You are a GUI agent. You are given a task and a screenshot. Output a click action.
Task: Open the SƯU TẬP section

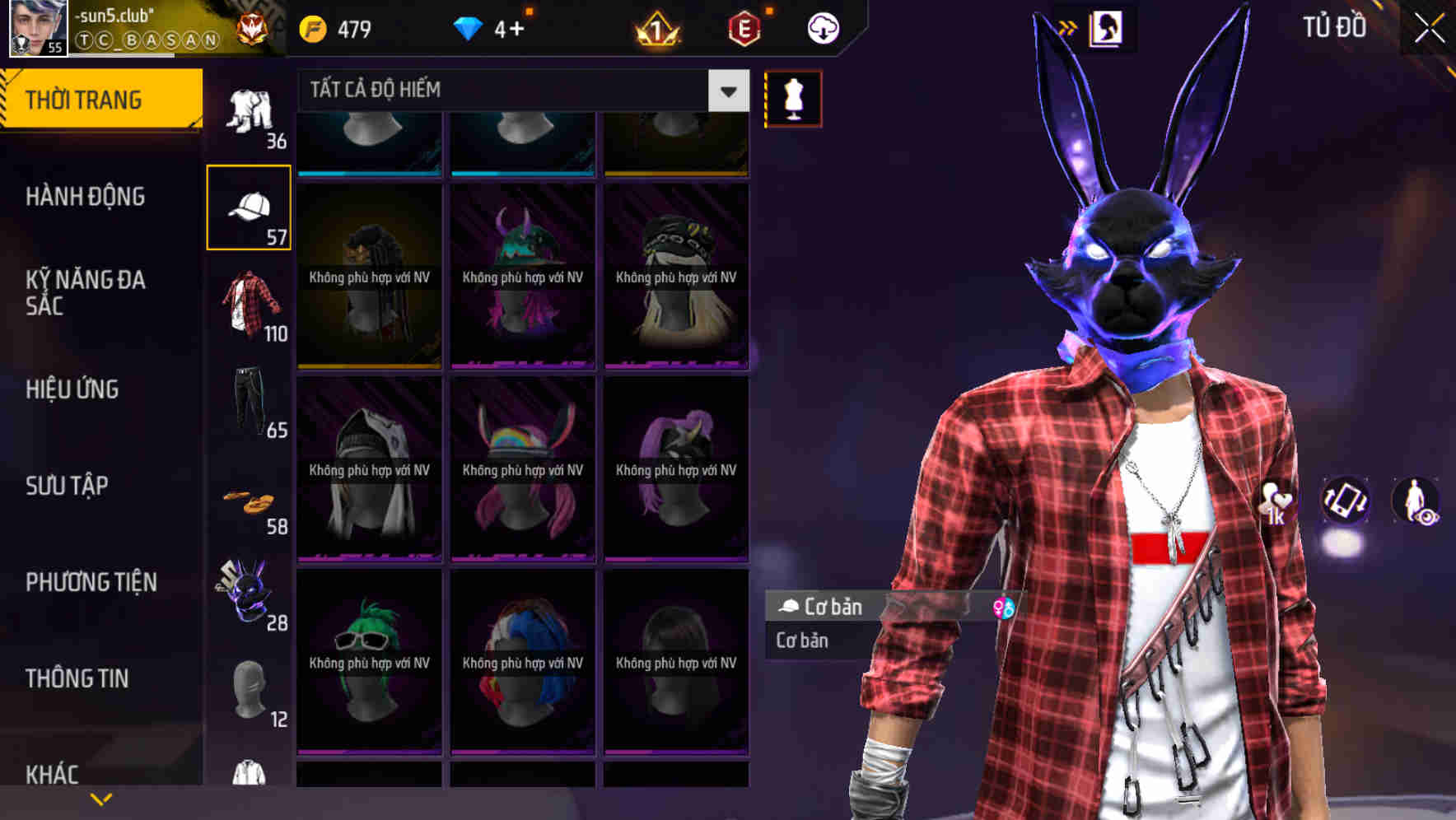(66, 487)
